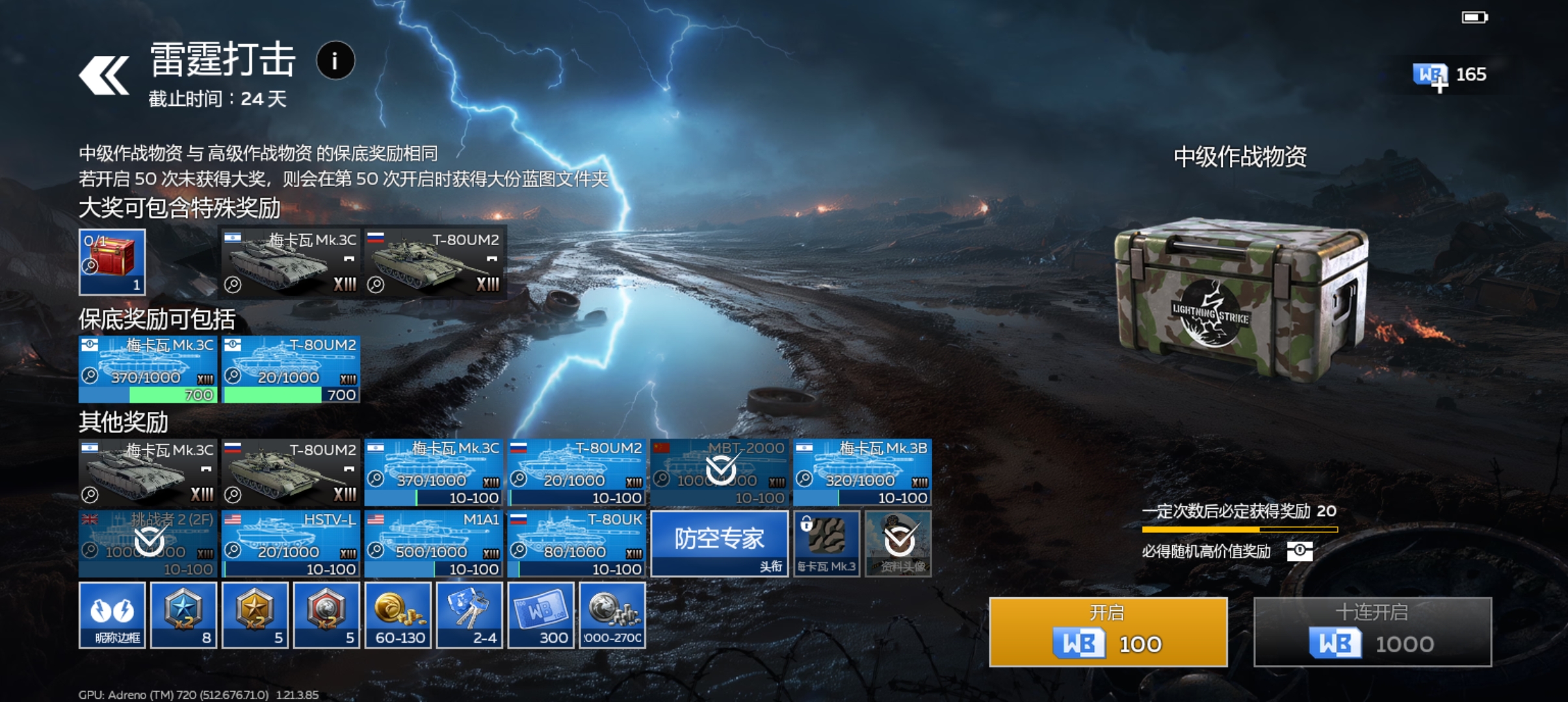This screenshot has width=1568, height=702.
Task: Click the x2 gold star booster icon
Action: [255, 614]
